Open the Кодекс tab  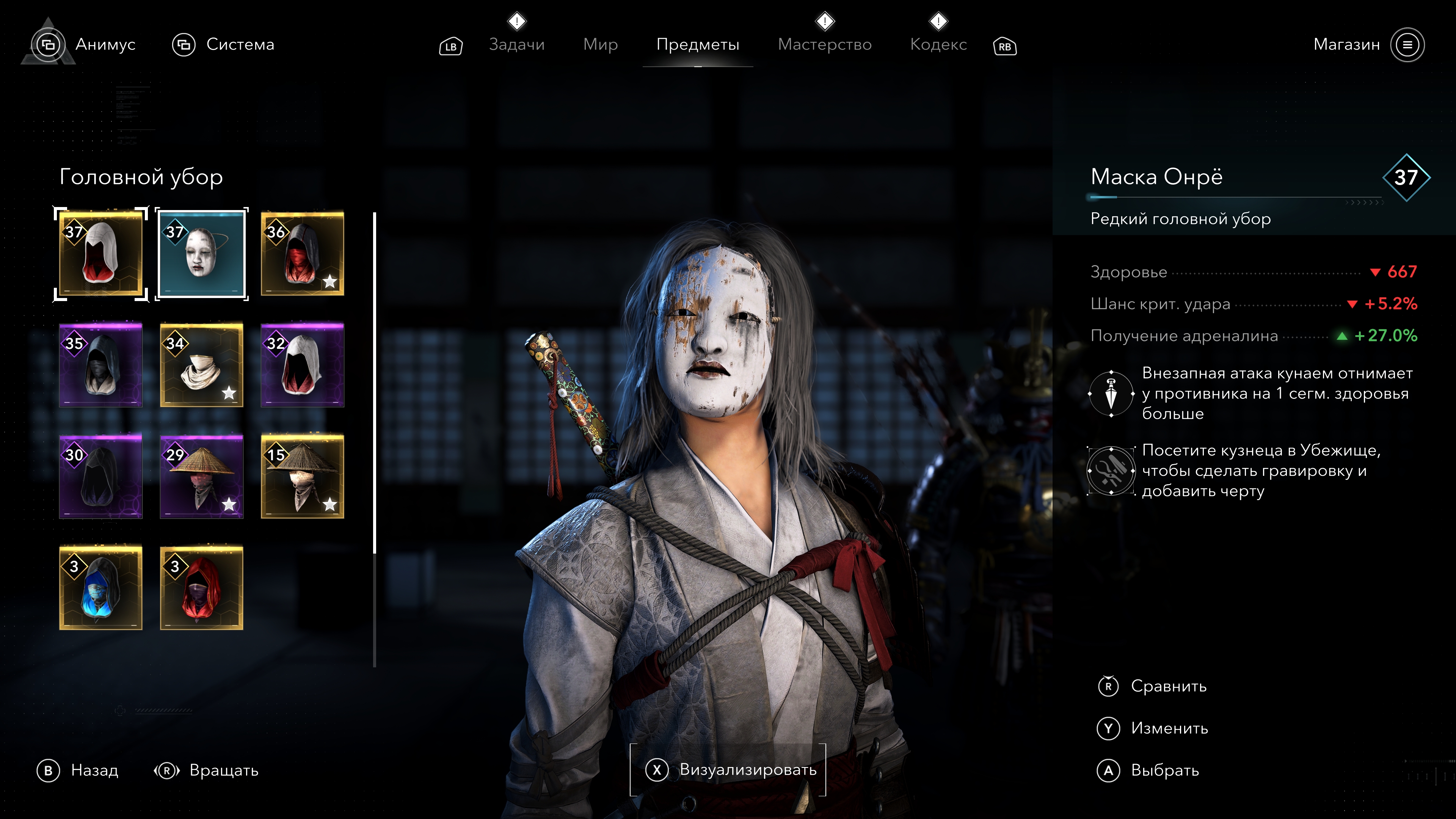click(938, 44)
